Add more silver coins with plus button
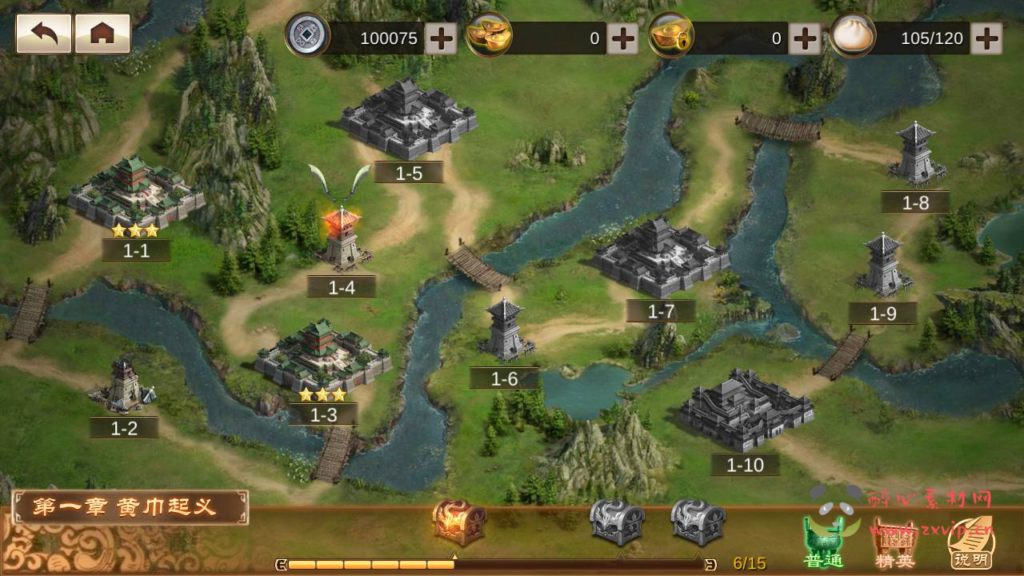 440,39
